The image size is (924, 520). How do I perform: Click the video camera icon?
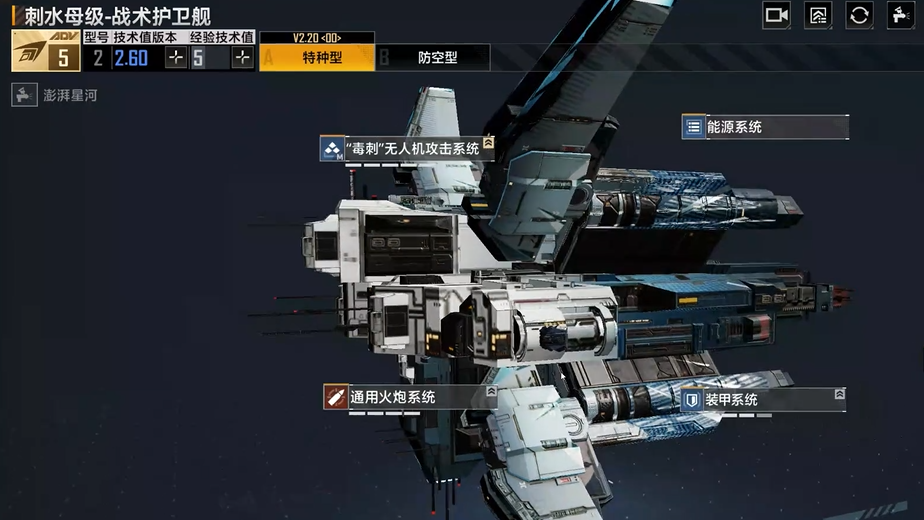pyautogui.click(x=776, y=15)
